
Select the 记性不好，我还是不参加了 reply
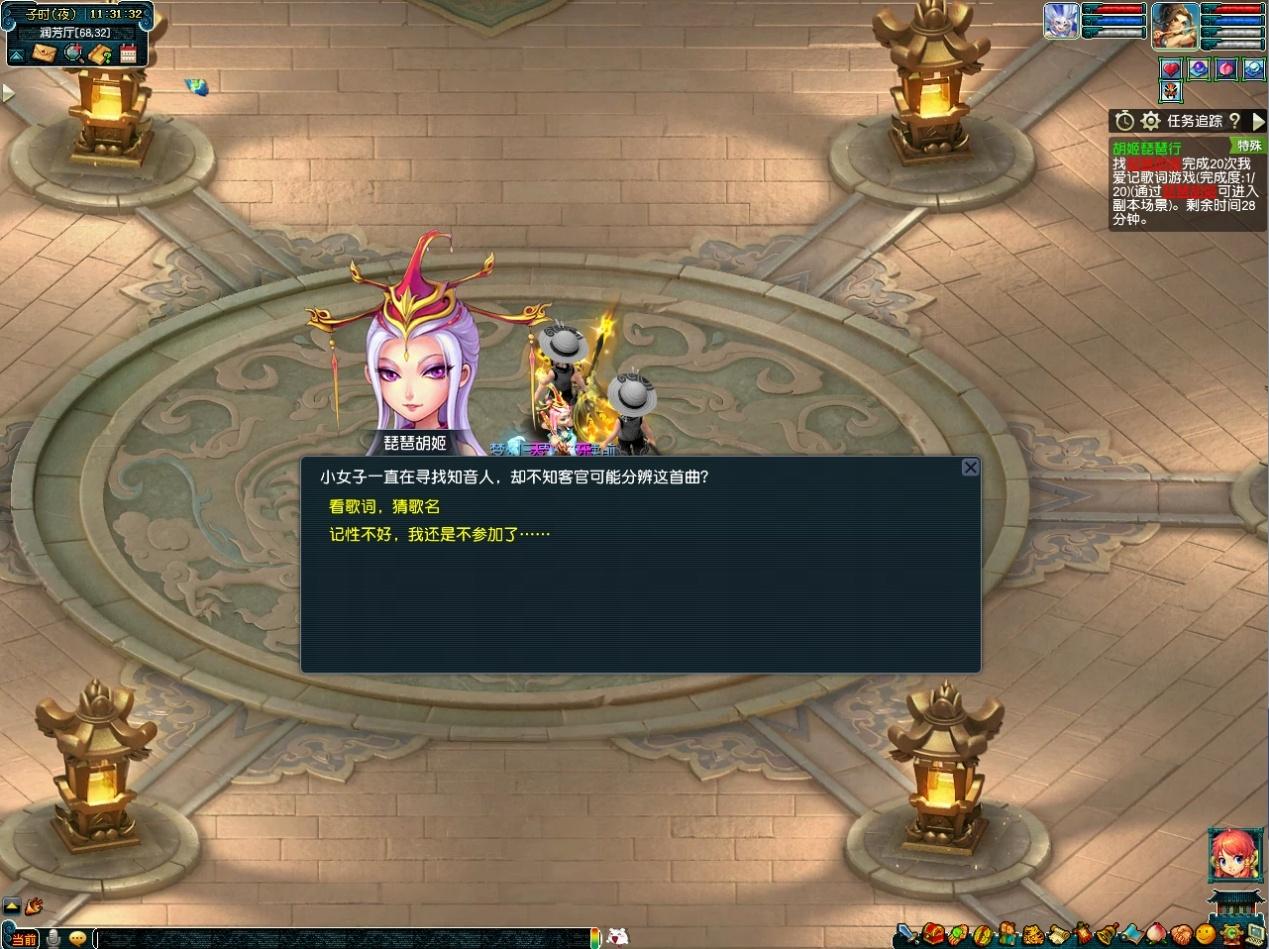coord(440,535)
